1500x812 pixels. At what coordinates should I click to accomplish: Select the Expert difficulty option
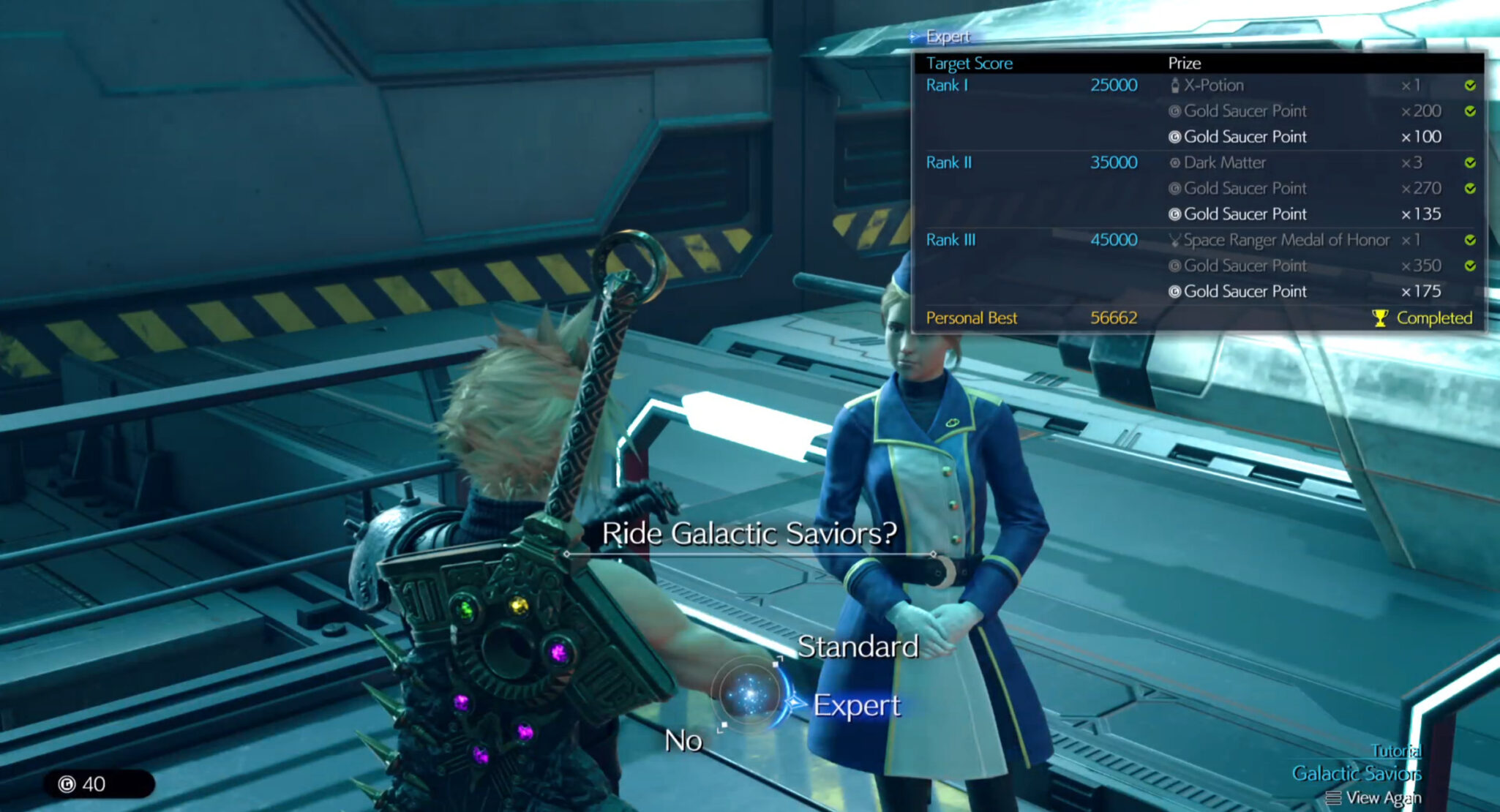856,705
